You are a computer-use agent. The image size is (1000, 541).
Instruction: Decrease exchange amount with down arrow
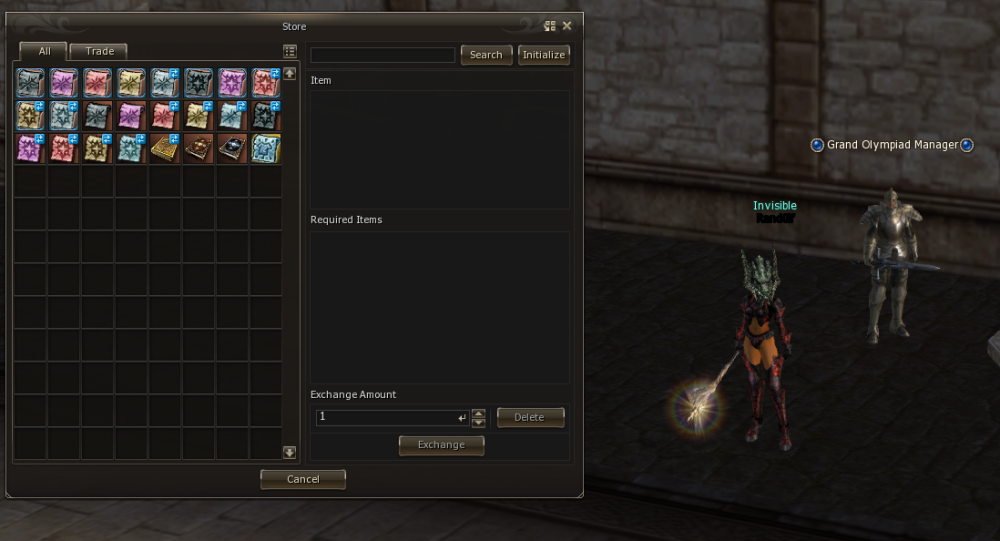point(478,423)
